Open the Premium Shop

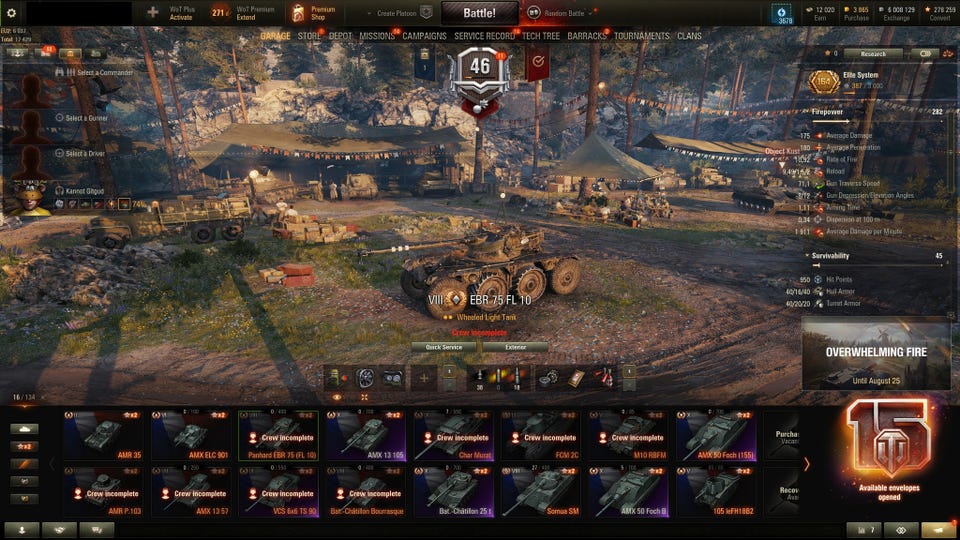314,13
